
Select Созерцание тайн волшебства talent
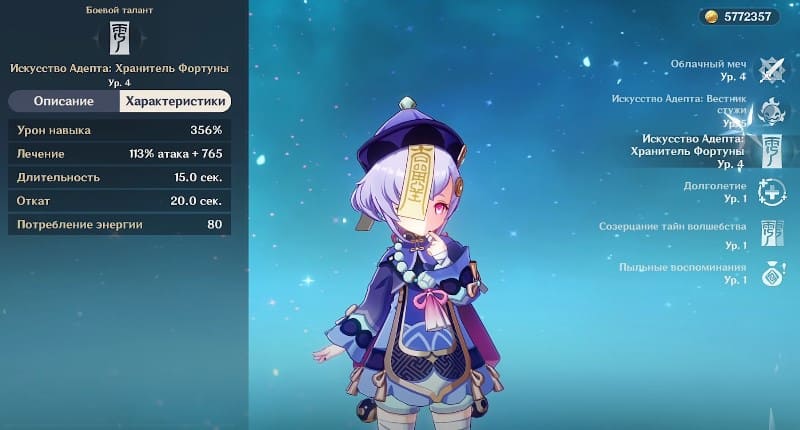click(x=771, y=233)
